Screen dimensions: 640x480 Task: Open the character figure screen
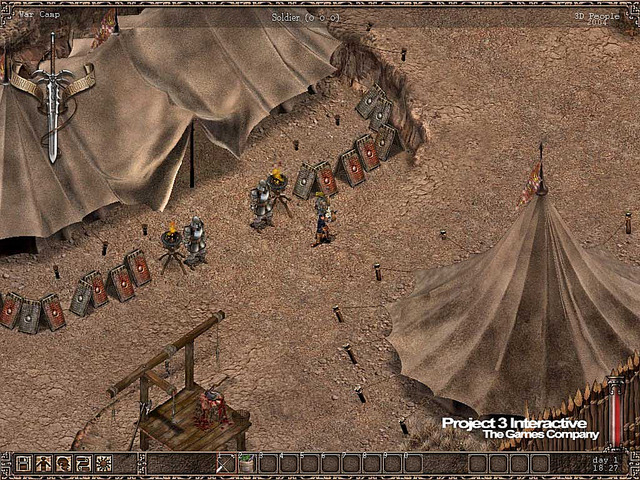[x=43, y=463]
